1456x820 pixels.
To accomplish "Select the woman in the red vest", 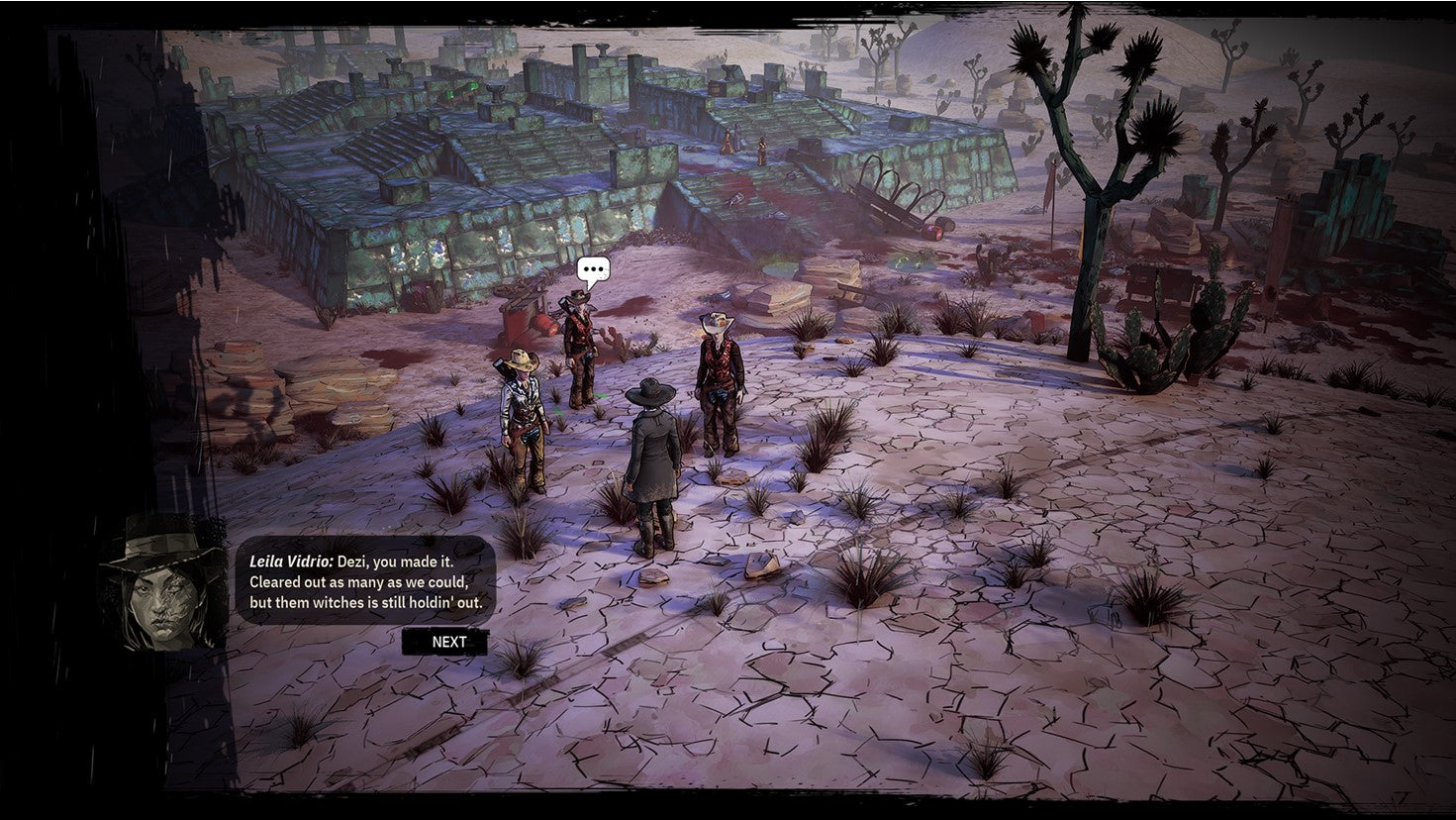I will 718,386.
